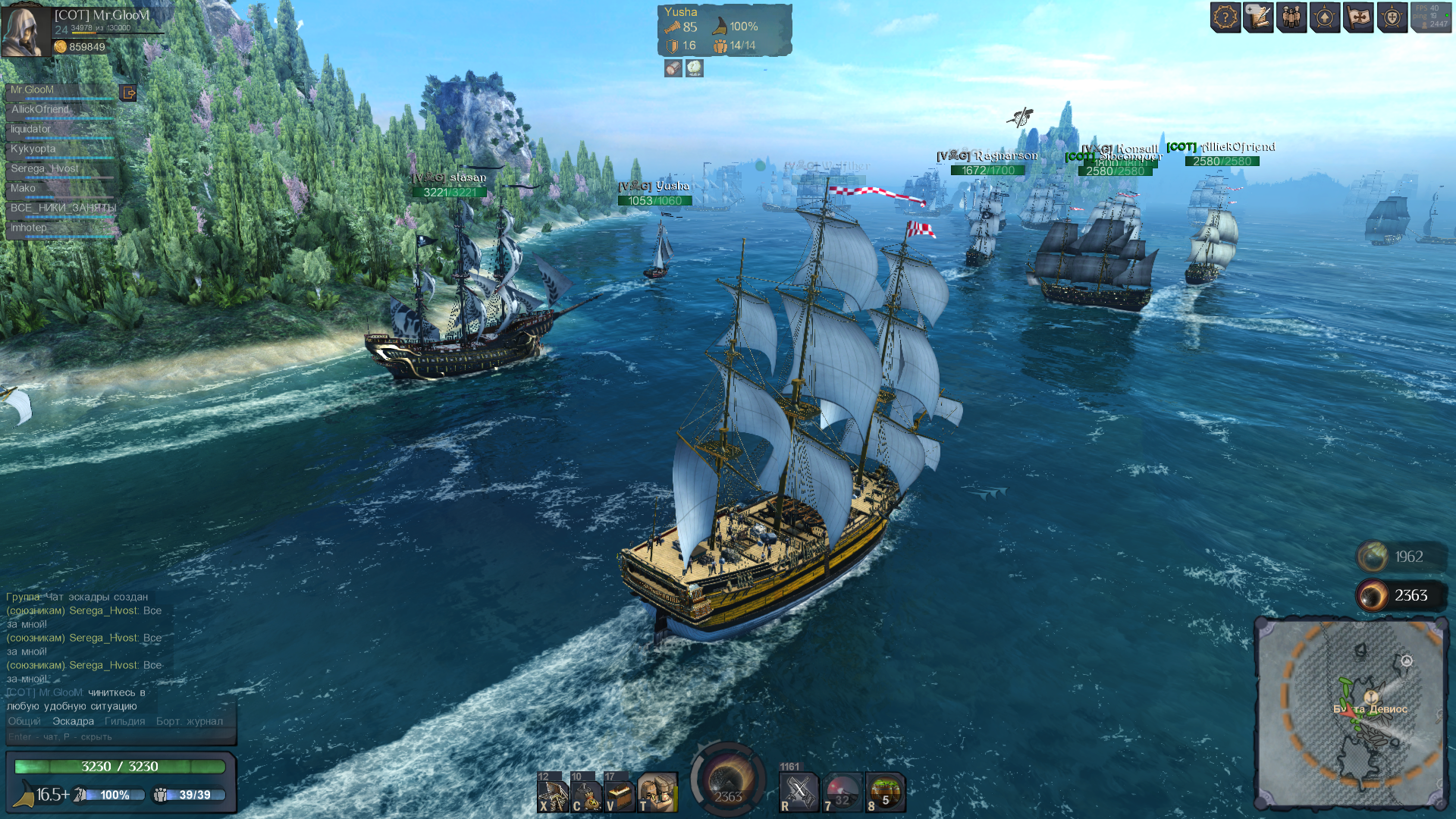The width and height of the screenshot is (1456, 819).
Task: Click the Mr.GlooM player portrait
Action: pos(25,30)
